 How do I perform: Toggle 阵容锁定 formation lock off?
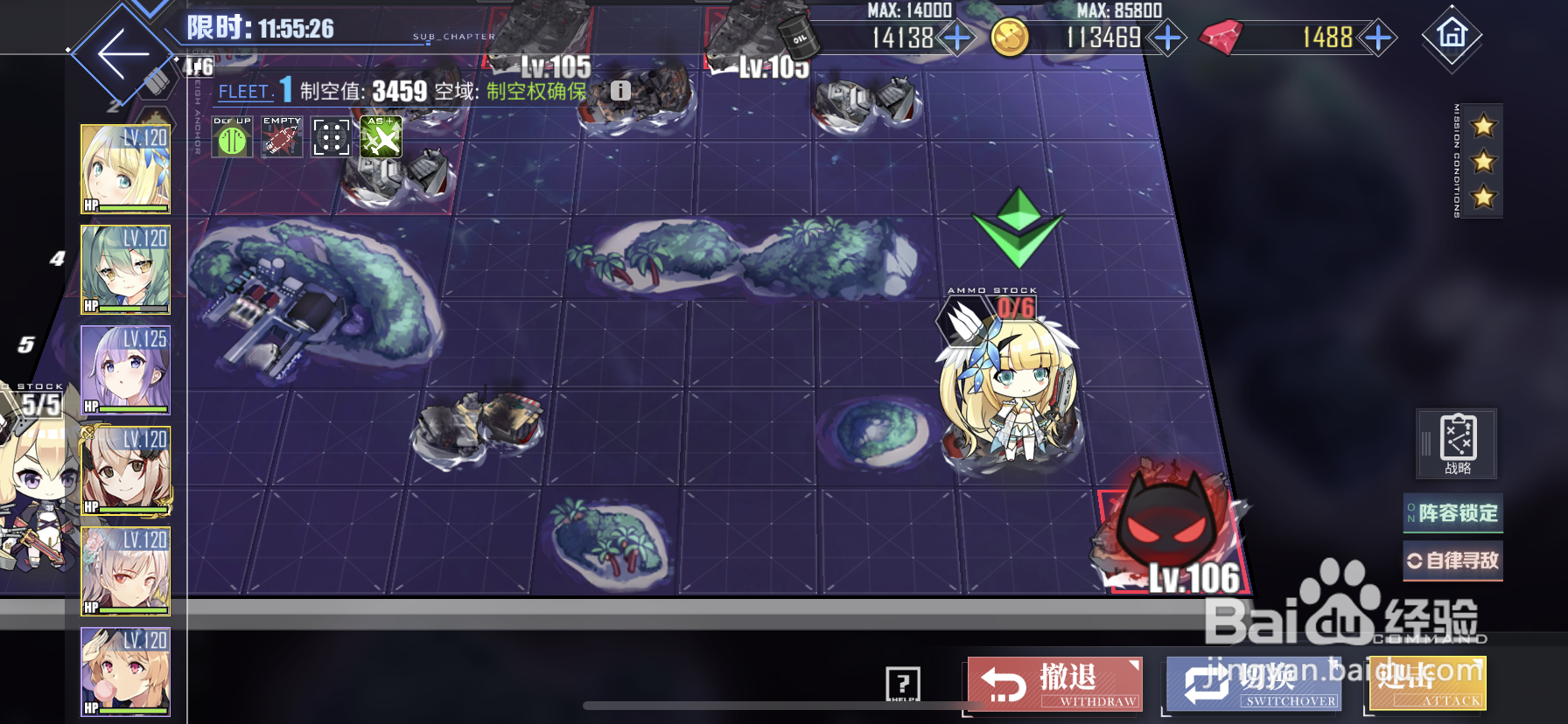1452,515
